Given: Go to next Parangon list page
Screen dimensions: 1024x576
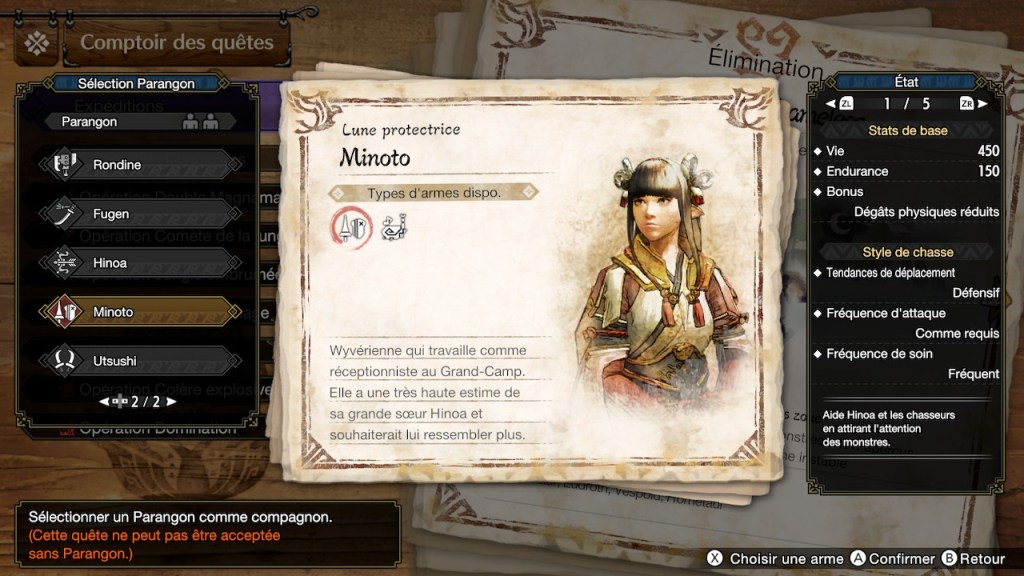Looking at the screenshot, I should [x=171, y=402].
